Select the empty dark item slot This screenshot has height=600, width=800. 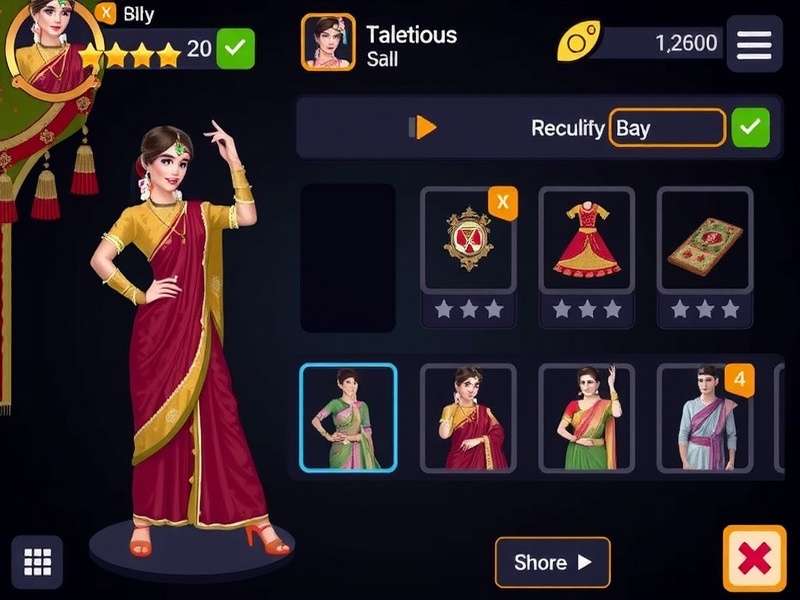[x=348, y=258]
